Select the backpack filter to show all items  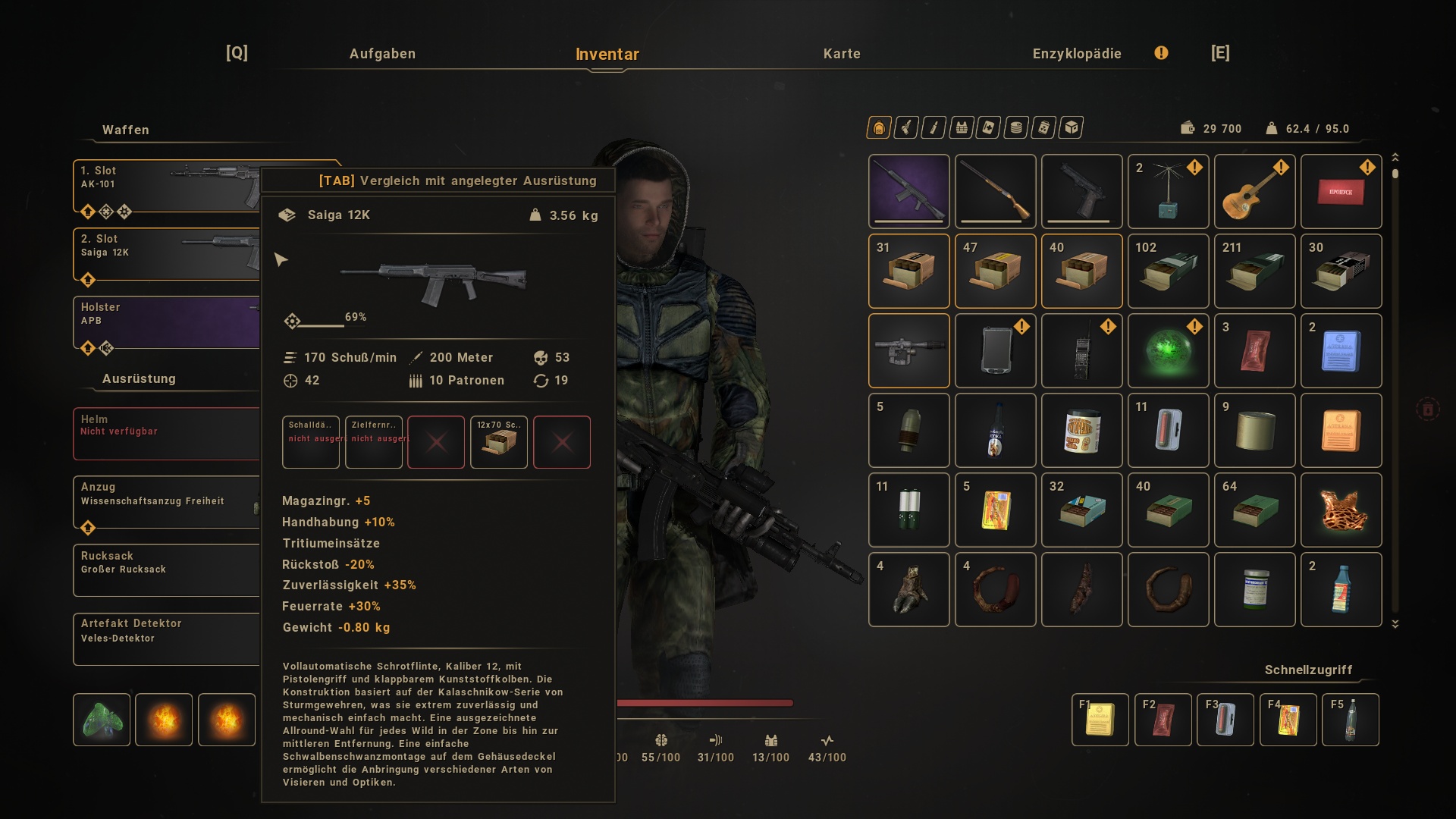tap(878, 127)
